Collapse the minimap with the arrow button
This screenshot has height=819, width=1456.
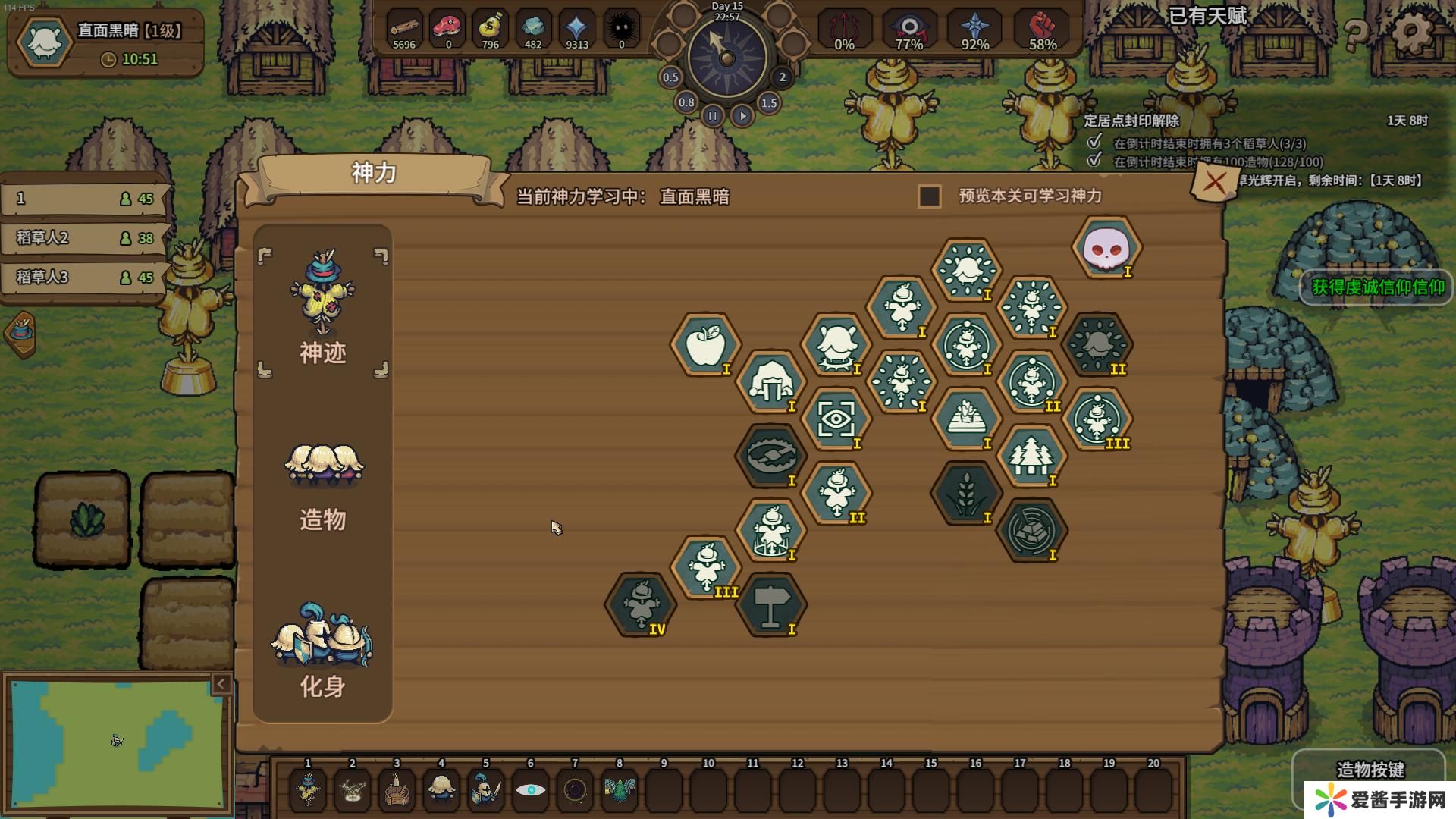tap(221, 685)
